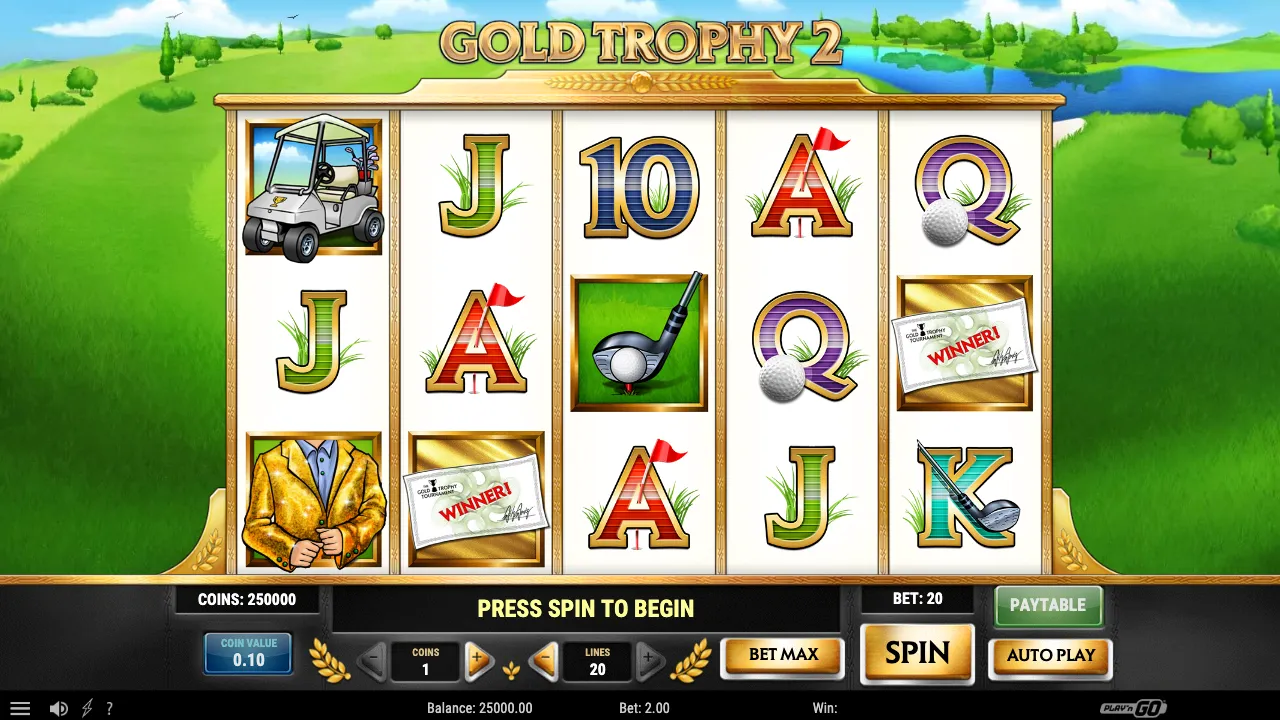
Task: Open the COIN VALUE selector
Action: 247,653
